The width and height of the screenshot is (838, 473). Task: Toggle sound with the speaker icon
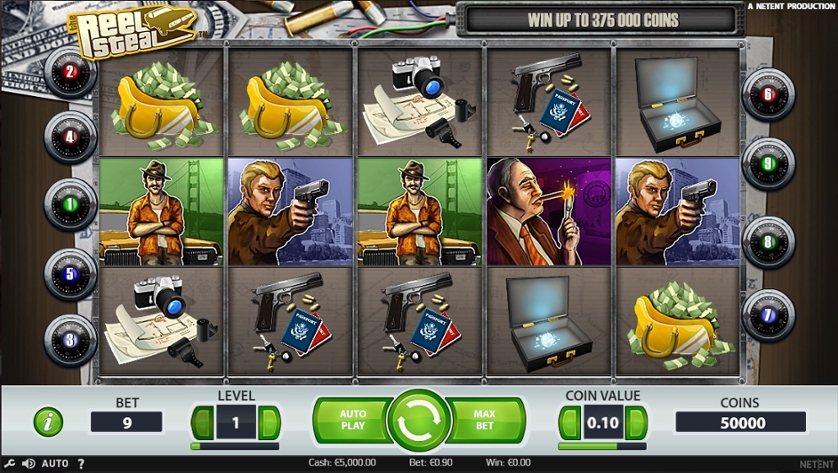click(x=29, y=464)
